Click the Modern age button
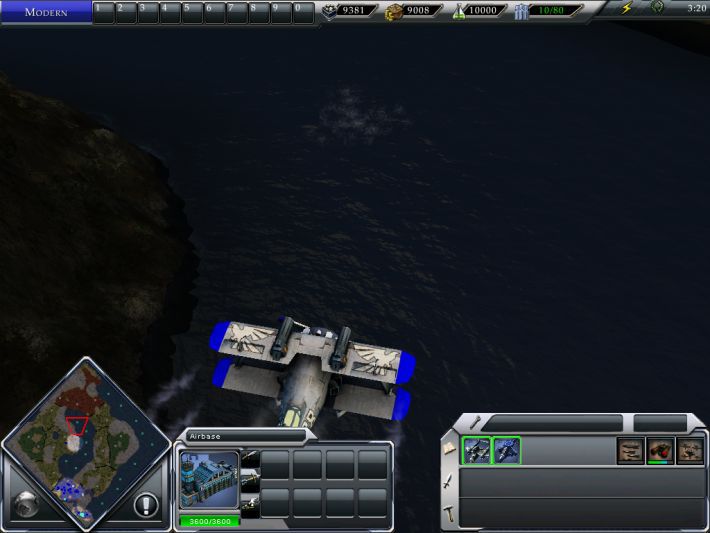710x533 pixels. (46, 12)
